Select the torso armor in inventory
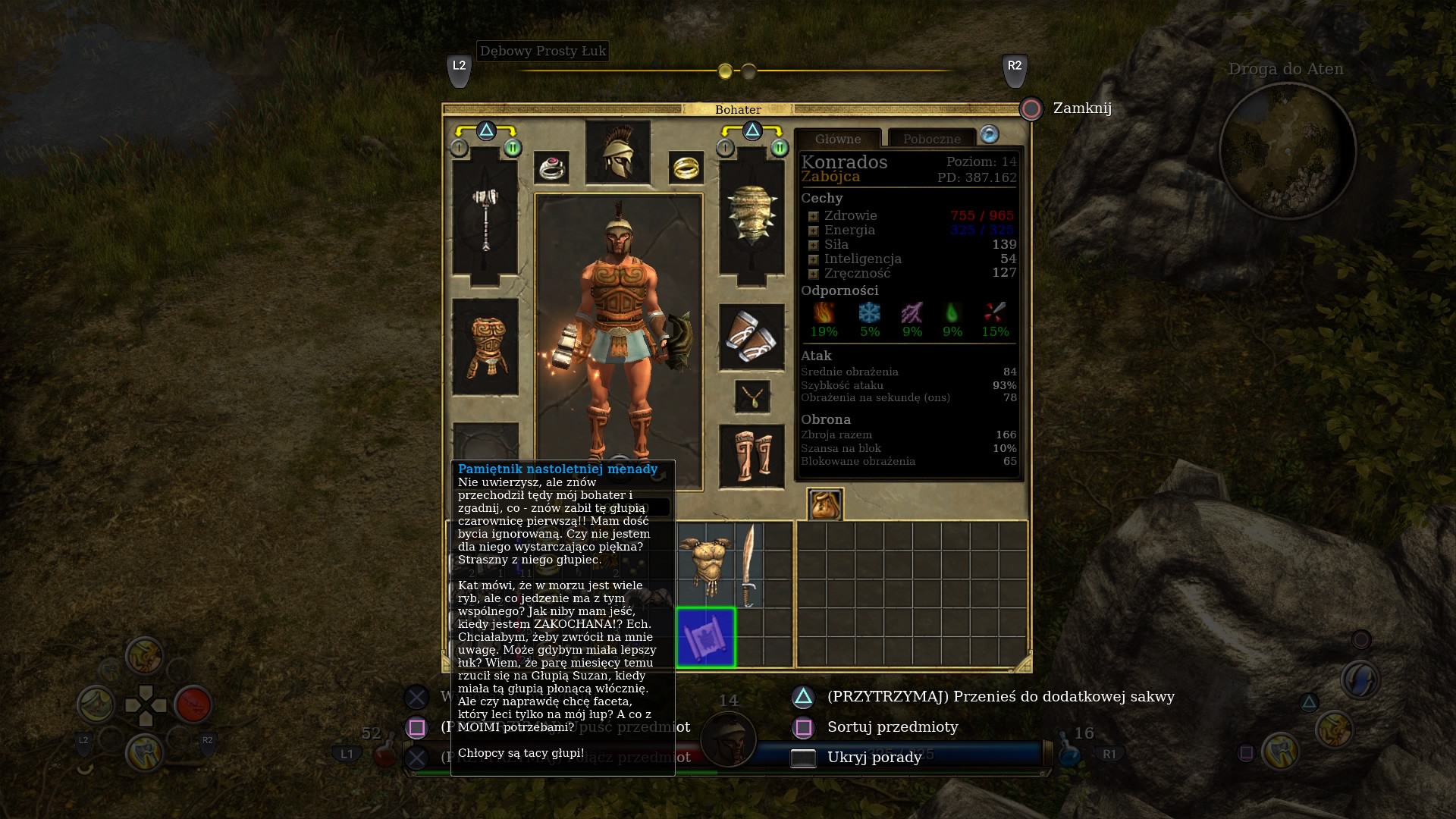Screen dimensions: 1456x819 point(705,565)
